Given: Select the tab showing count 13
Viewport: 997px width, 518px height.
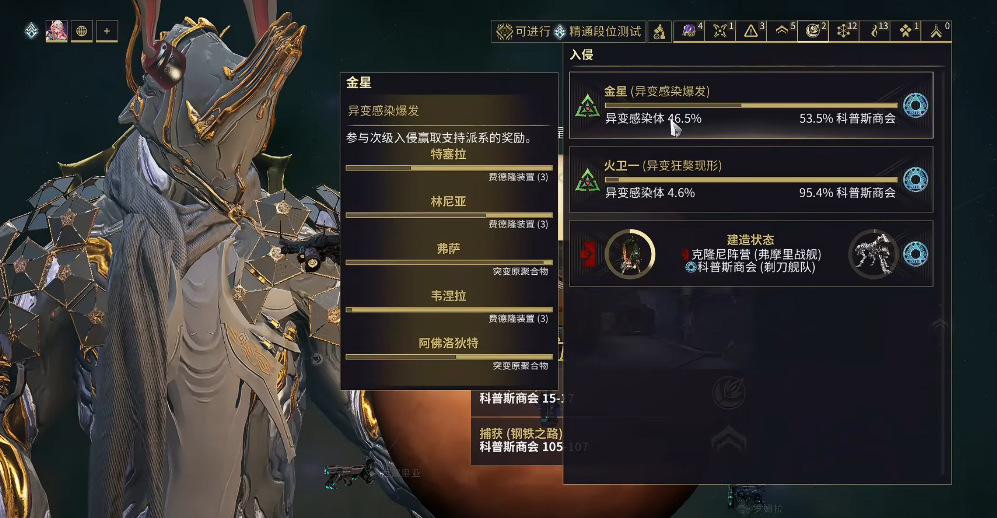Looking at the screenshot, I should 875,31.
